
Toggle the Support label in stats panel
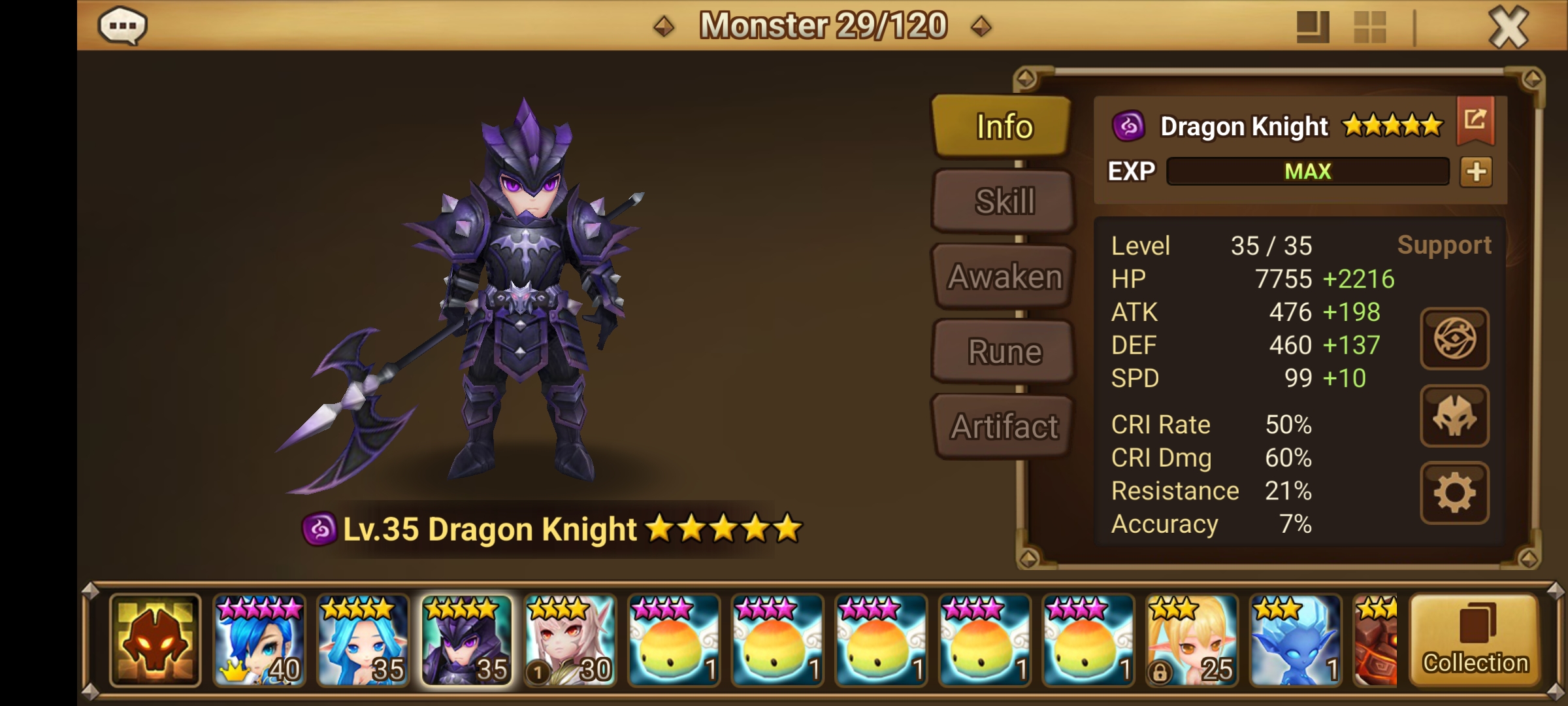[1444, 245]
